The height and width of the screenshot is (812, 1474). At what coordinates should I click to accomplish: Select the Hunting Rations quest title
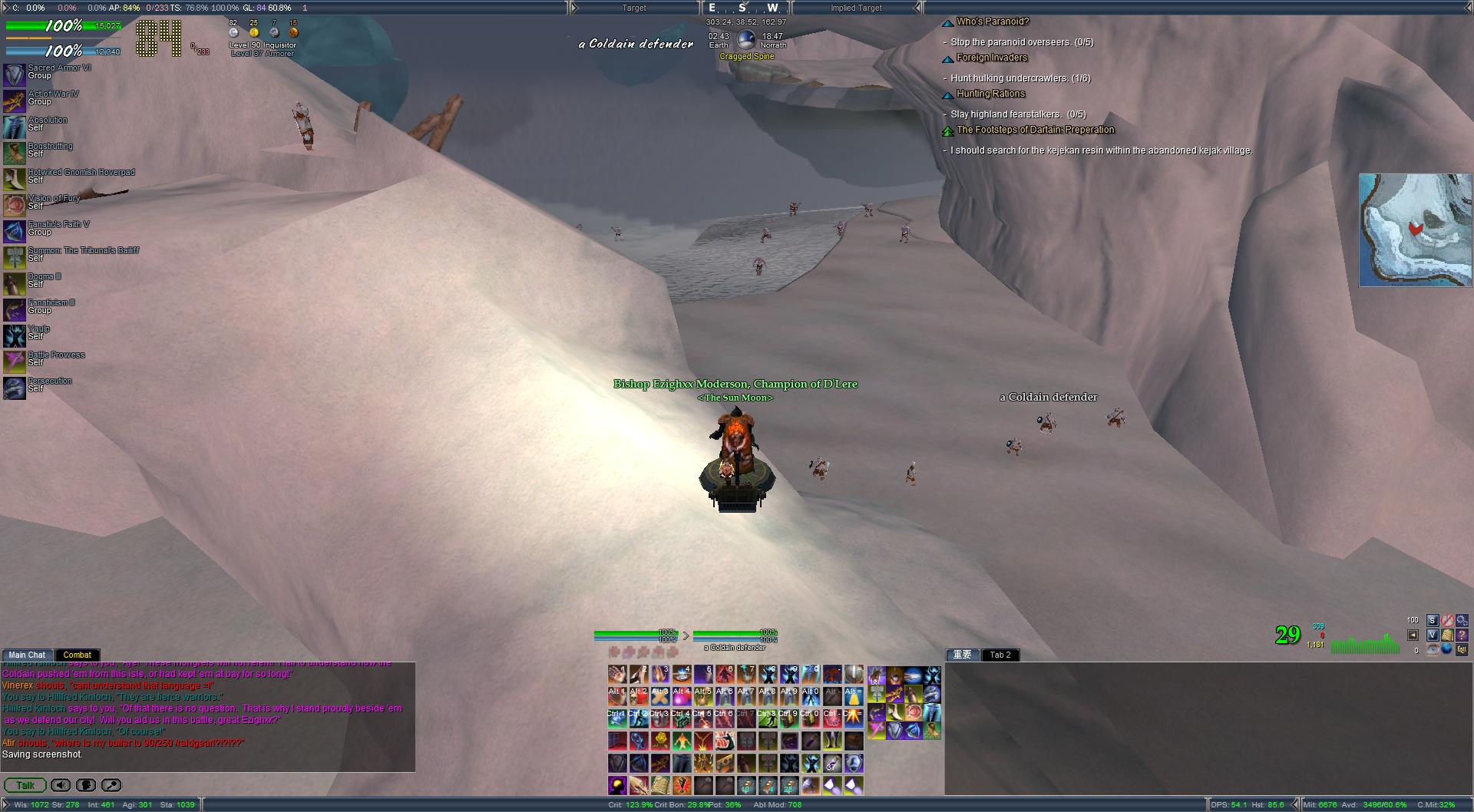[x=990, y=94]
